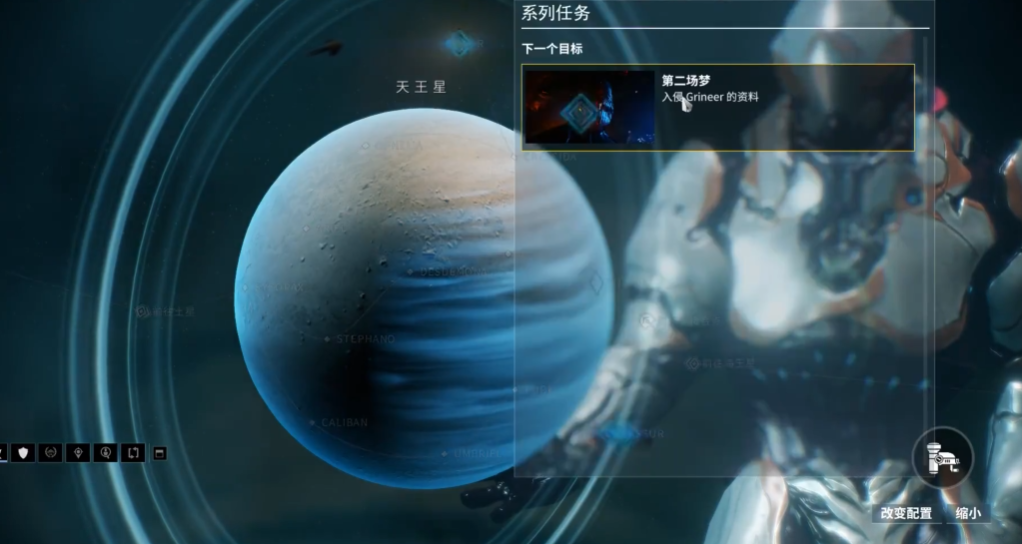The height and width of the screenshot is (544, 1022).
Task: Click the white shield icon in toolbar
Action: (x=24, y=453)
